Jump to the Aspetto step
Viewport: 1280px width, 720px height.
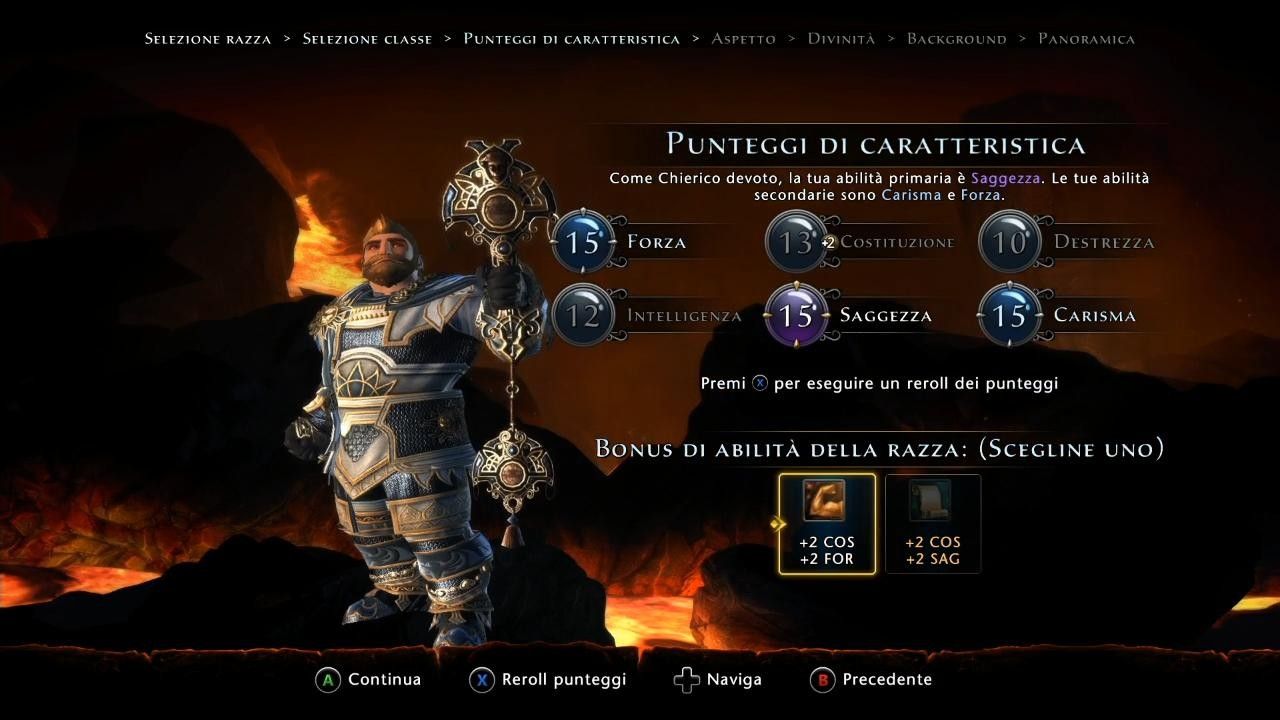click(743, 39)
